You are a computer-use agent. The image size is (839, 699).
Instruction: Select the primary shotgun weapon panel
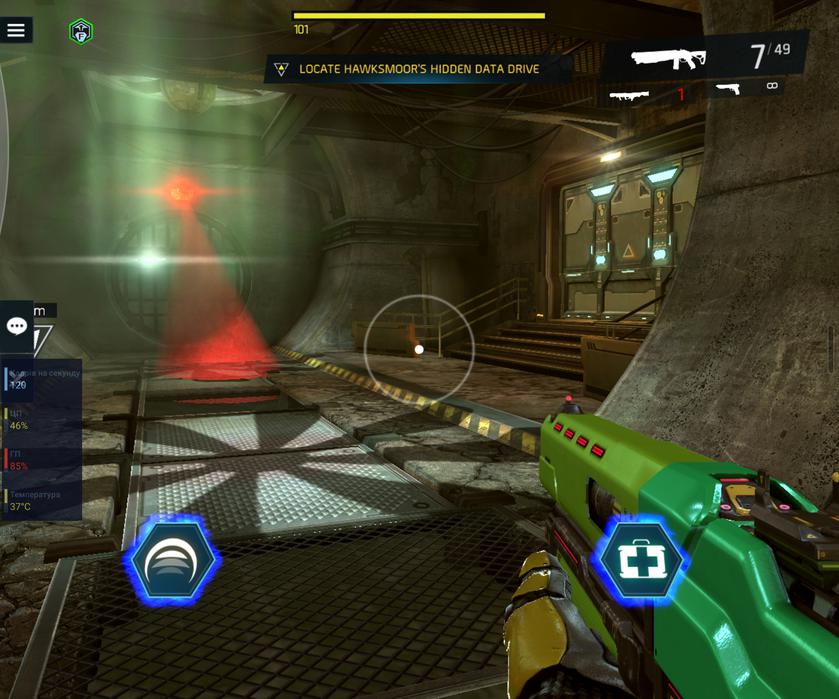tap(703, 56)
